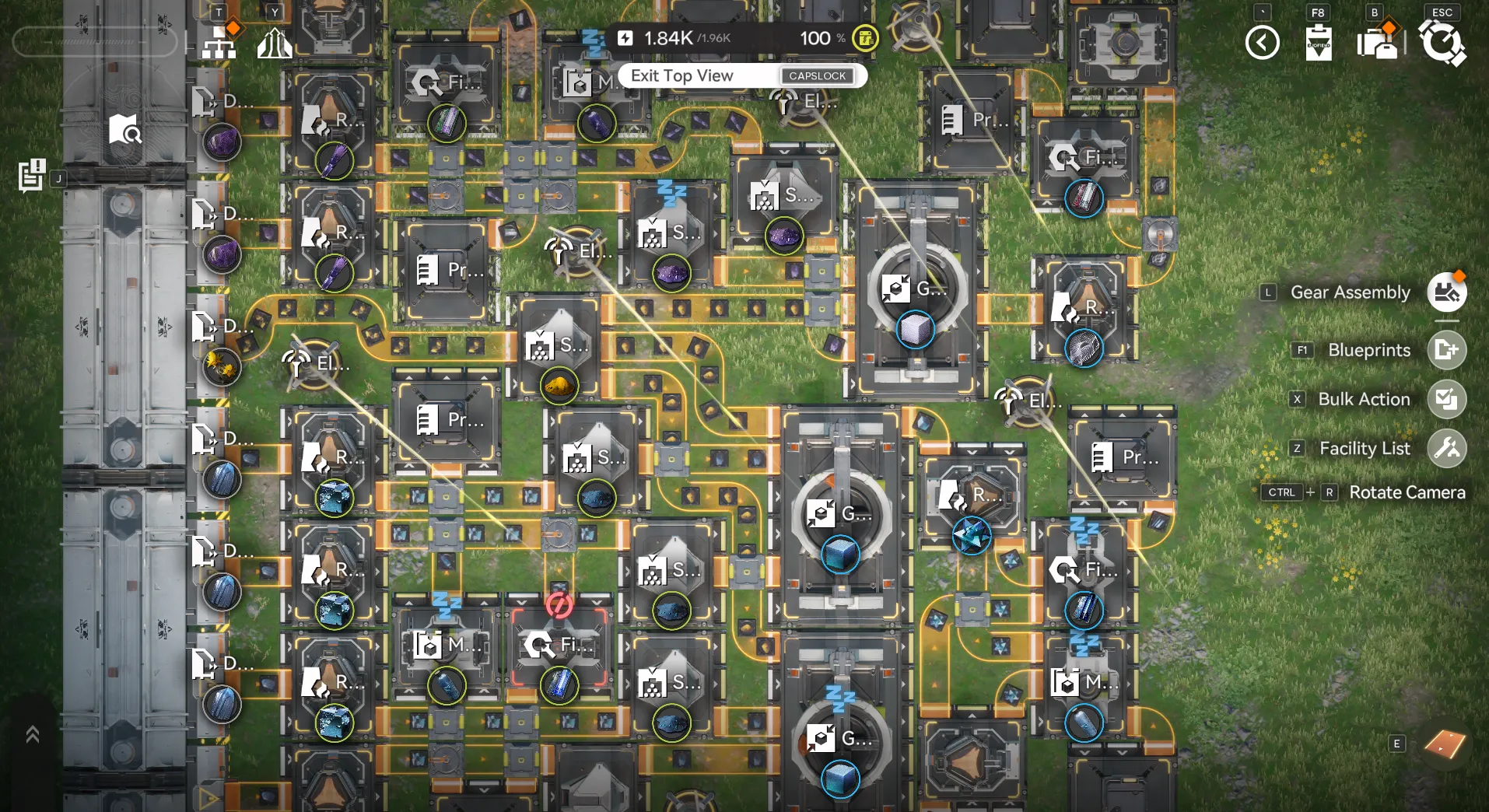Open the Blueprints panel
1489x812 pixels.
pyautogui.click(x=1446, y=350)
